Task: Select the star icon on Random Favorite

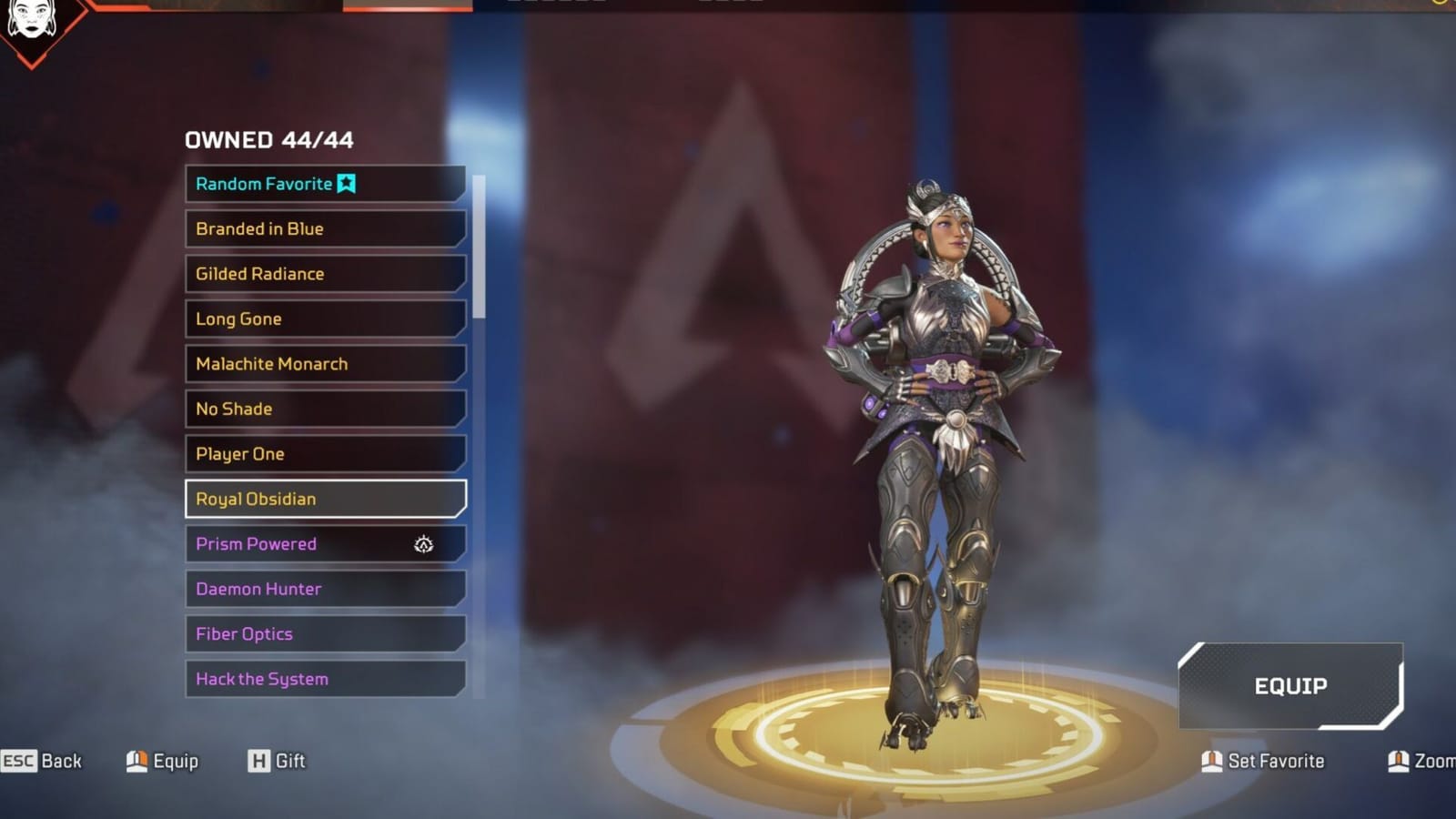Action: [x=346, y=183]
